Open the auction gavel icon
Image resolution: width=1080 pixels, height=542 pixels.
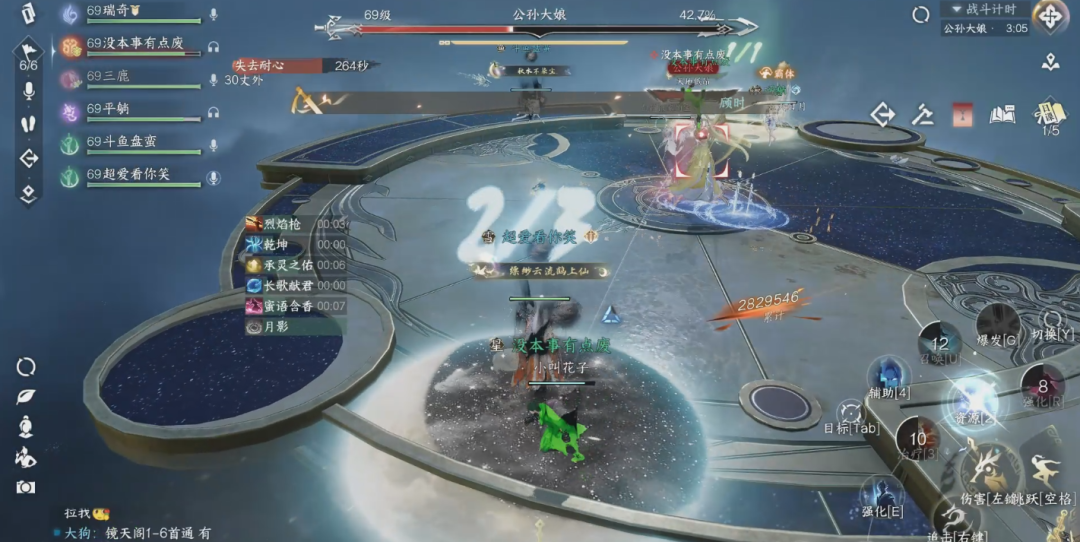(x=923, y=115)
